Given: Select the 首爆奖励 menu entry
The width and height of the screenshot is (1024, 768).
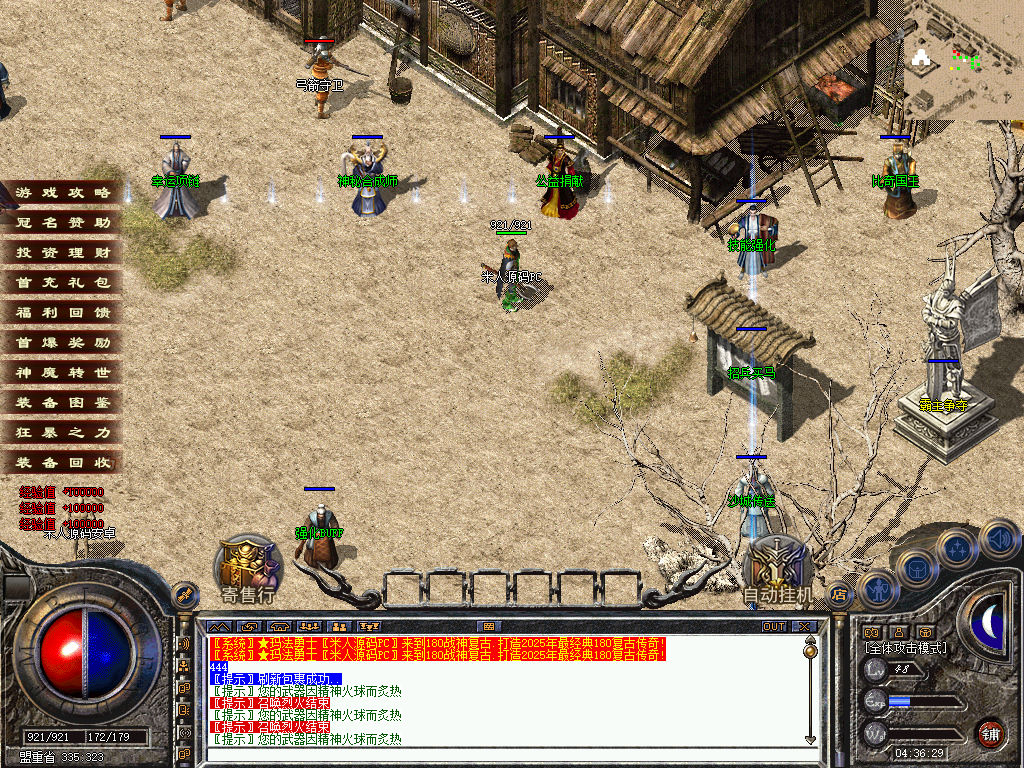Looking at the screenshot, I should click(62, 342).
